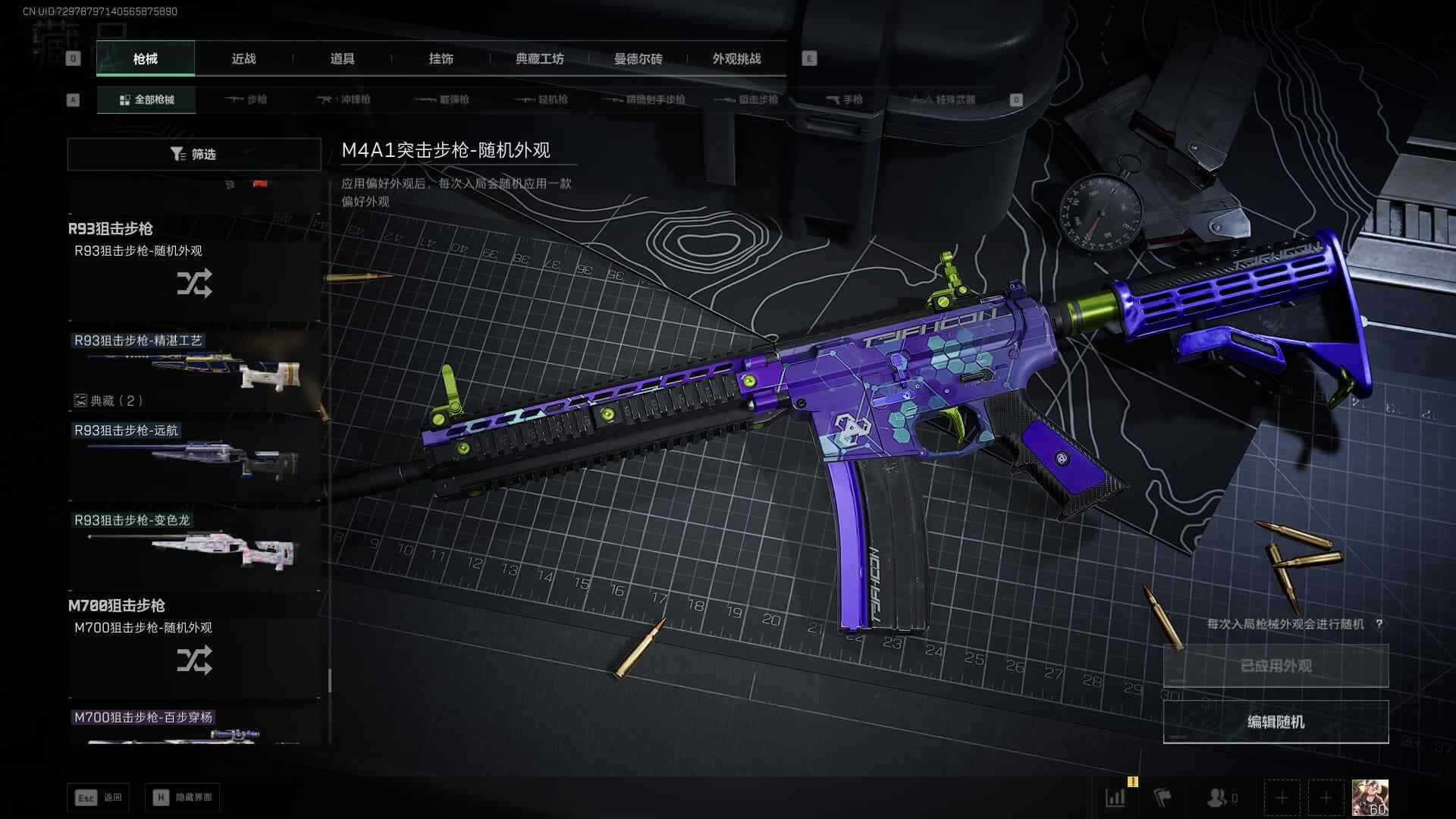Switch to the 近战 melee tab
The width and height of the screenshot is (1456, 819).
pyautogui.click(x=243, y=59)
